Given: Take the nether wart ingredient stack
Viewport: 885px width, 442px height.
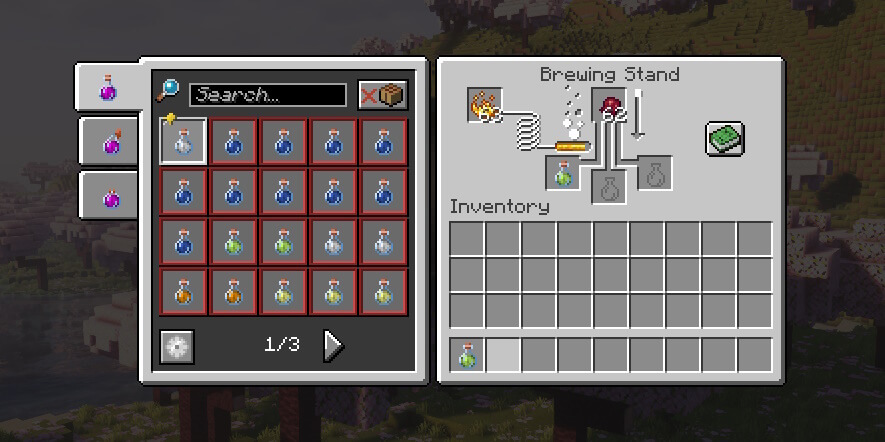Looking at the screenshot, I should point(609,105).
